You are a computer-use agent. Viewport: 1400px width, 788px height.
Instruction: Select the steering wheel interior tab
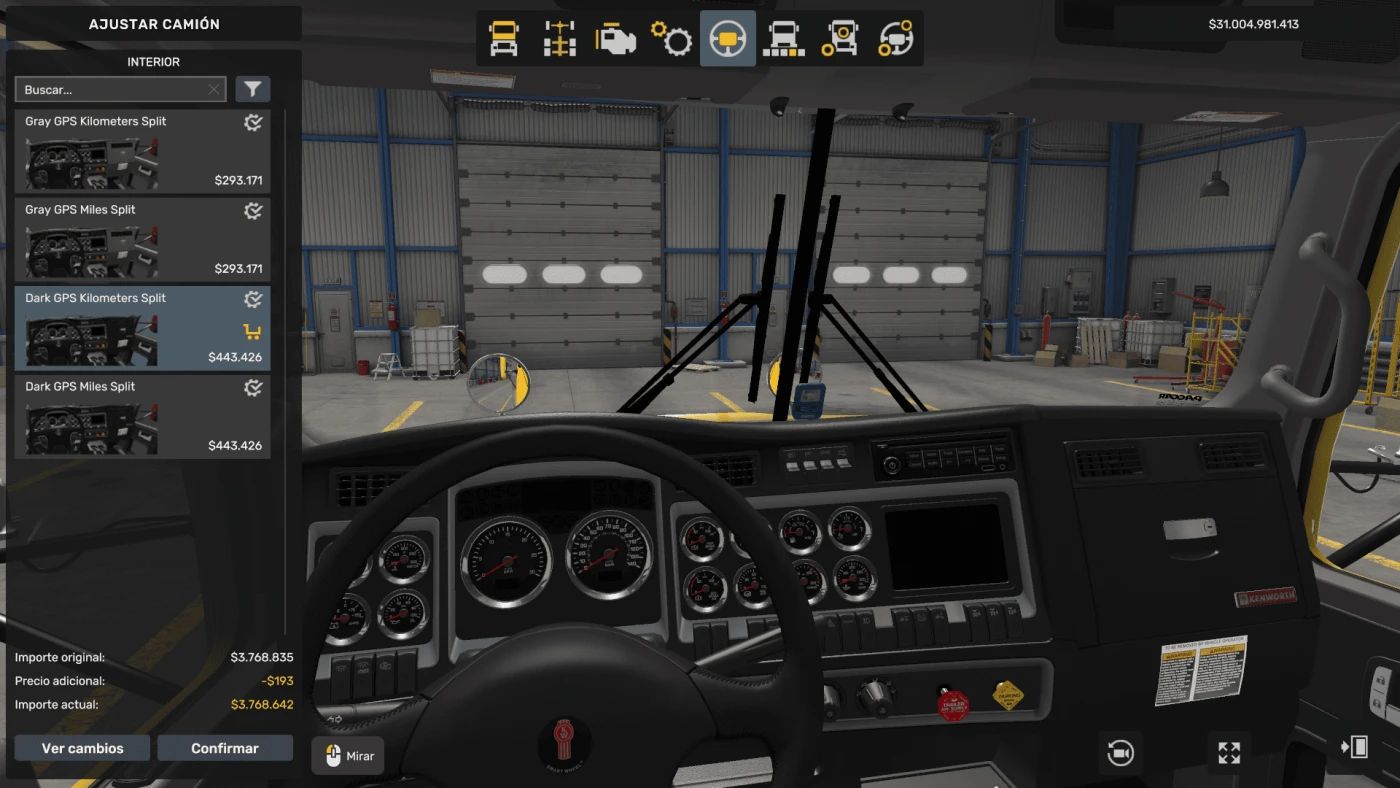coord(728,39)
